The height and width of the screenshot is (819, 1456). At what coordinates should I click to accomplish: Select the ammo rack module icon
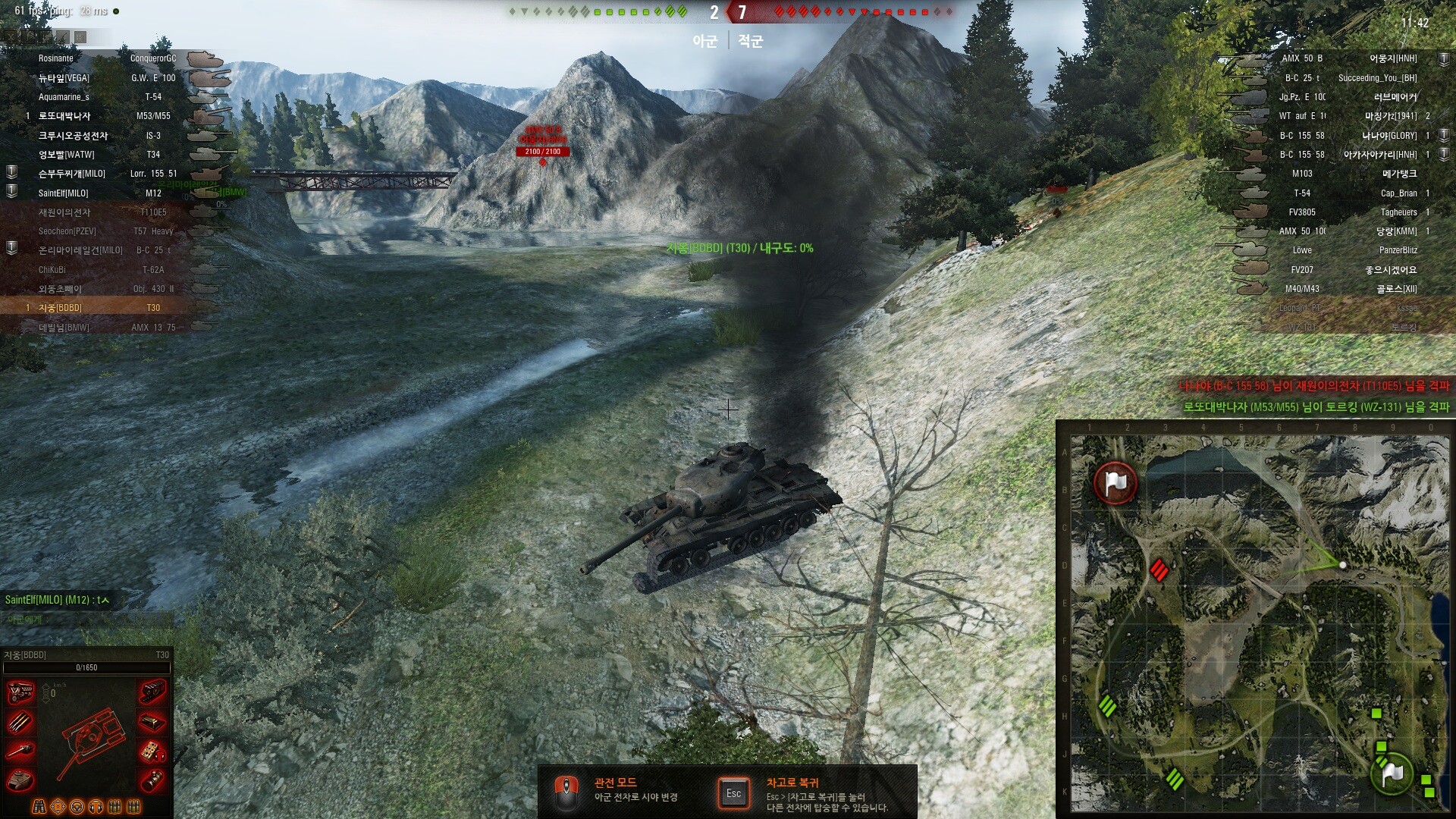pos(20,721)
